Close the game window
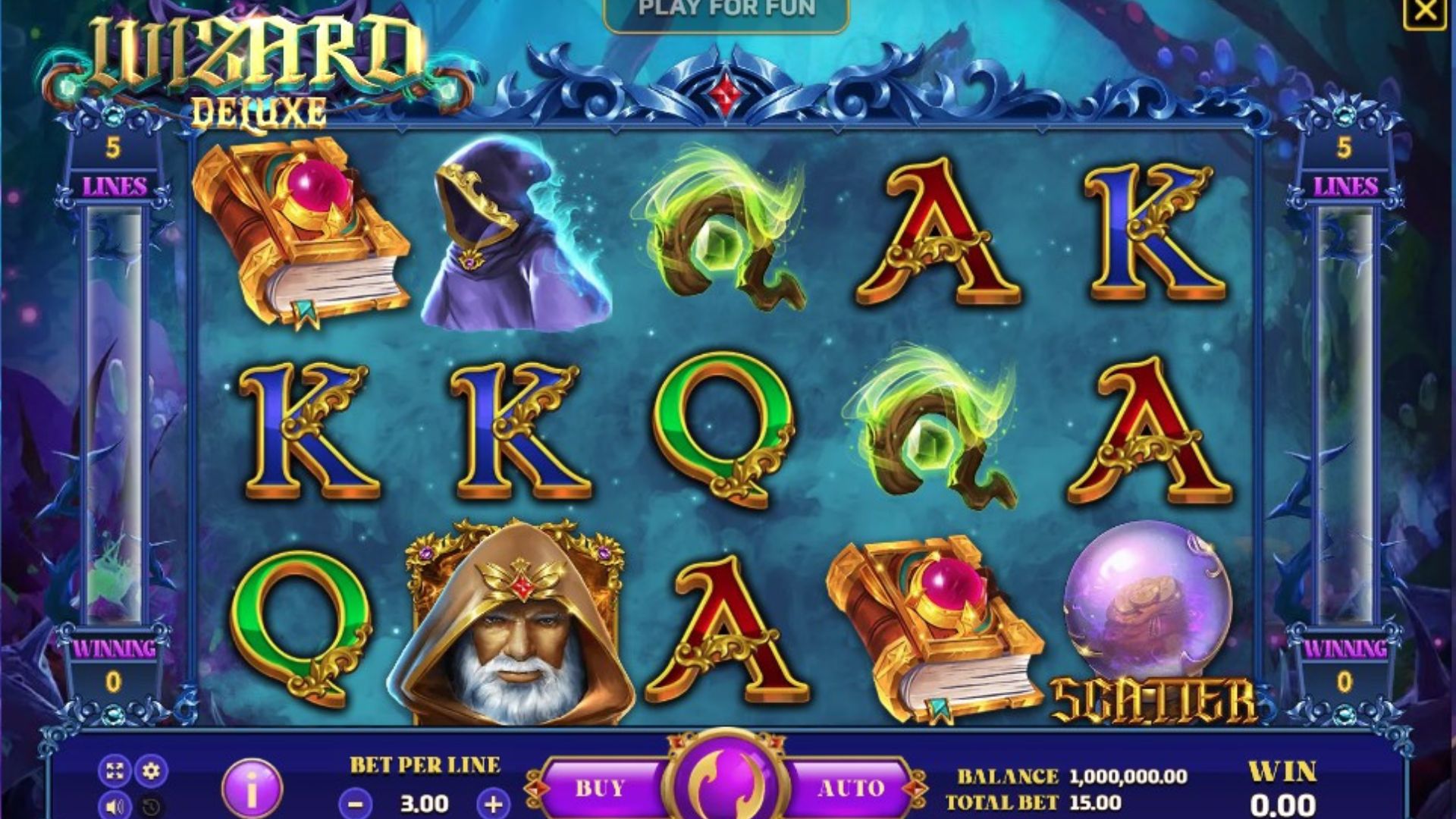 (1424, 11)
